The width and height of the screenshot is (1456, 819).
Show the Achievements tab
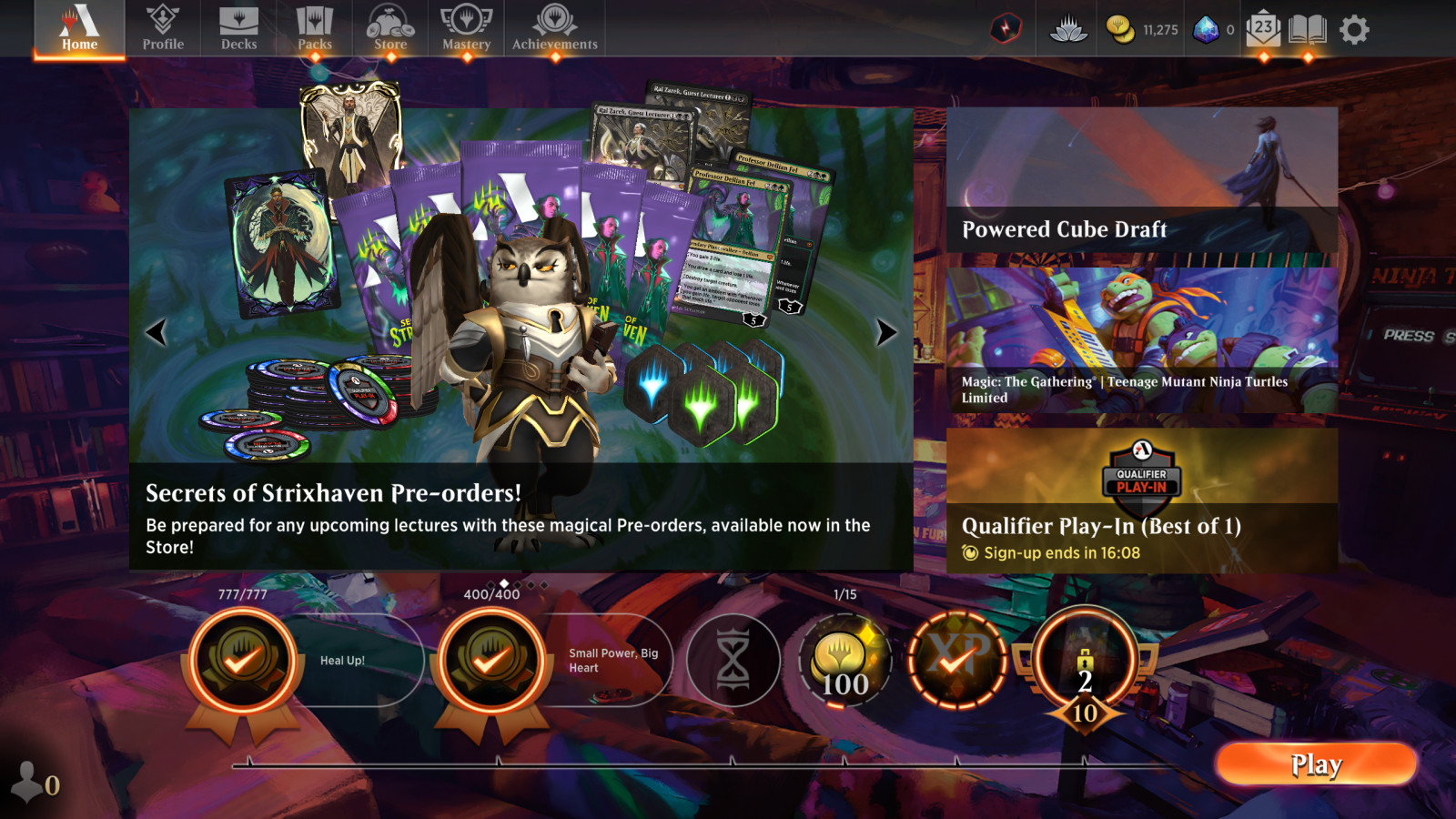555,28
